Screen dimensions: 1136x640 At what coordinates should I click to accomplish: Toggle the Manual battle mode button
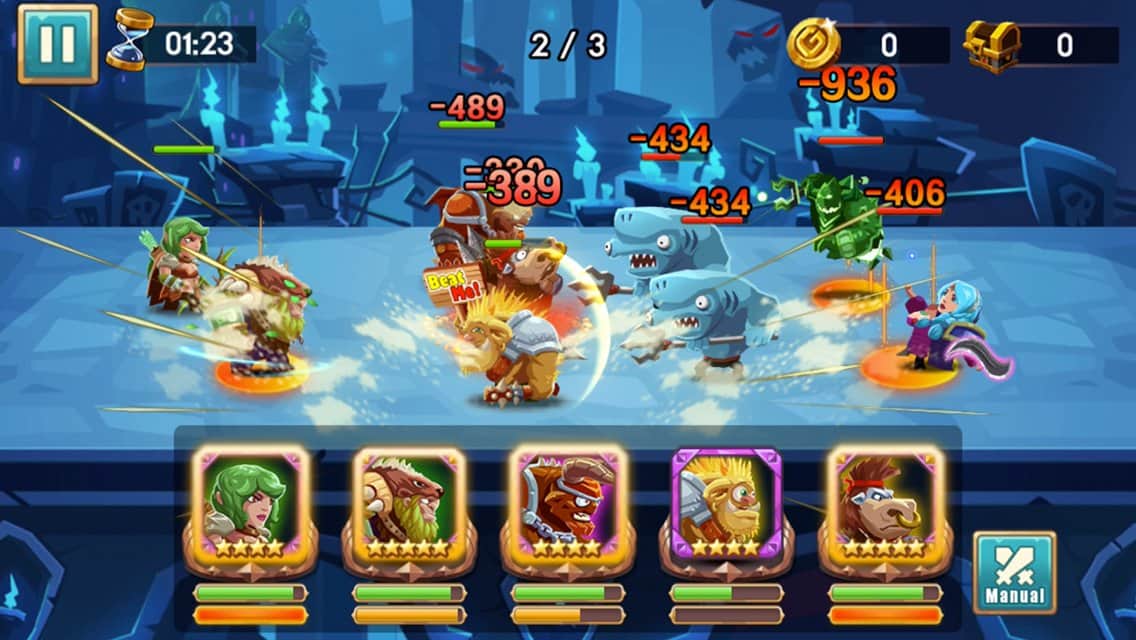1014,571
